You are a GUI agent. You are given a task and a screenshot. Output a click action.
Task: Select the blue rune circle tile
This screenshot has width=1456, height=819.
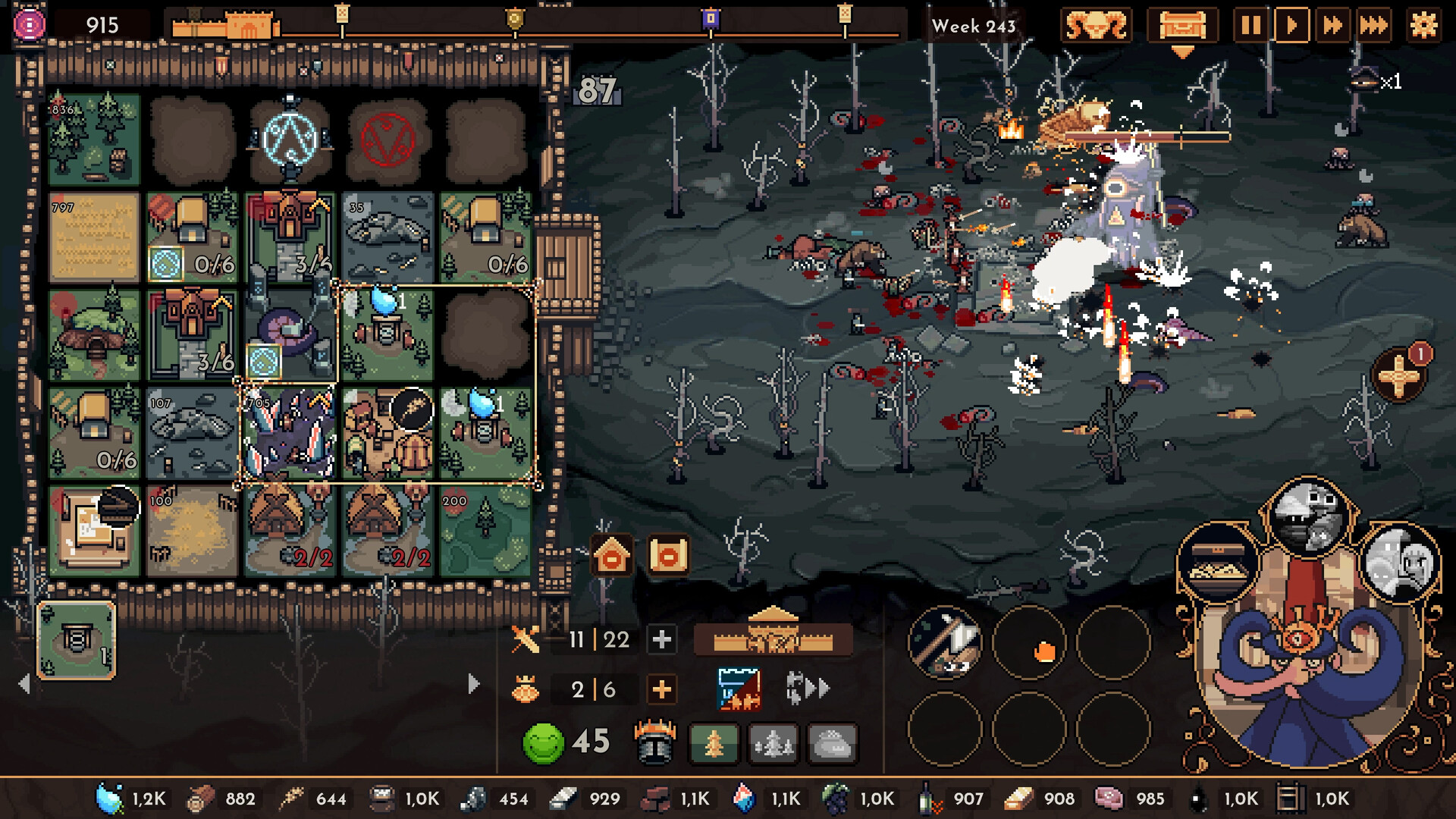(x=290, y=140)
